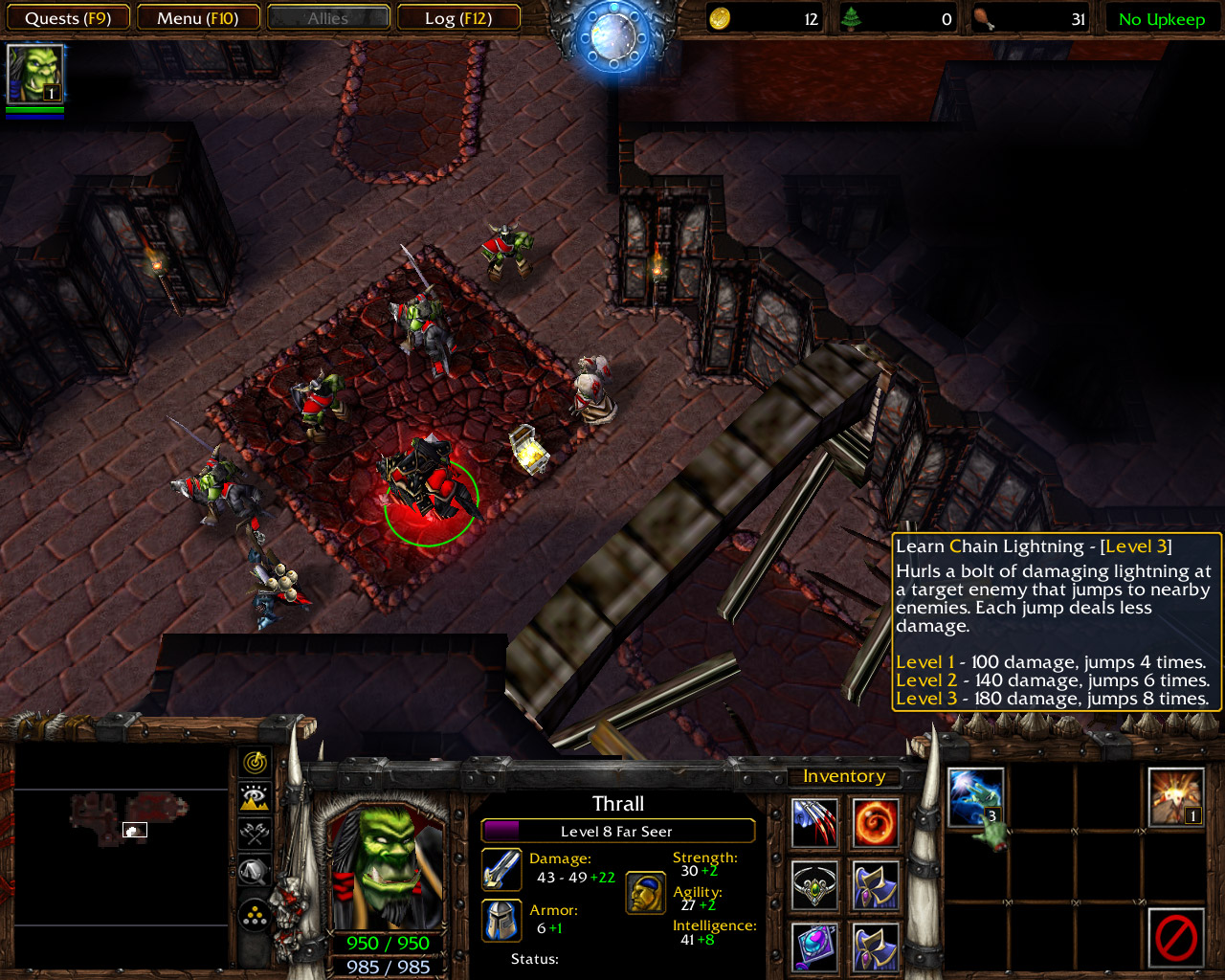This screenshot has width=1225, height=980.
Task: Open the Log (F12) window
Action: coord(459,16)
